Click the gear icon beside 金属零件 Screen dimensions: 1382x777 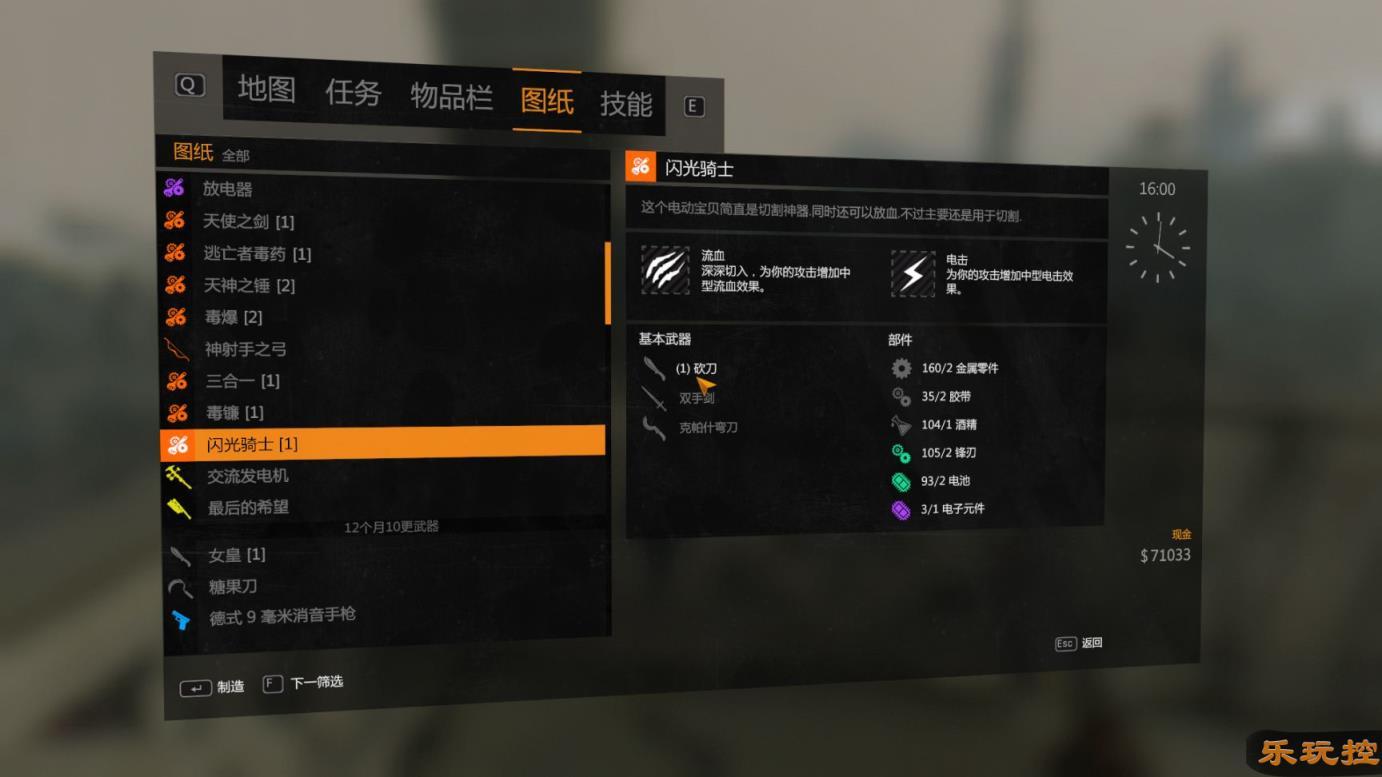point(901,368)
